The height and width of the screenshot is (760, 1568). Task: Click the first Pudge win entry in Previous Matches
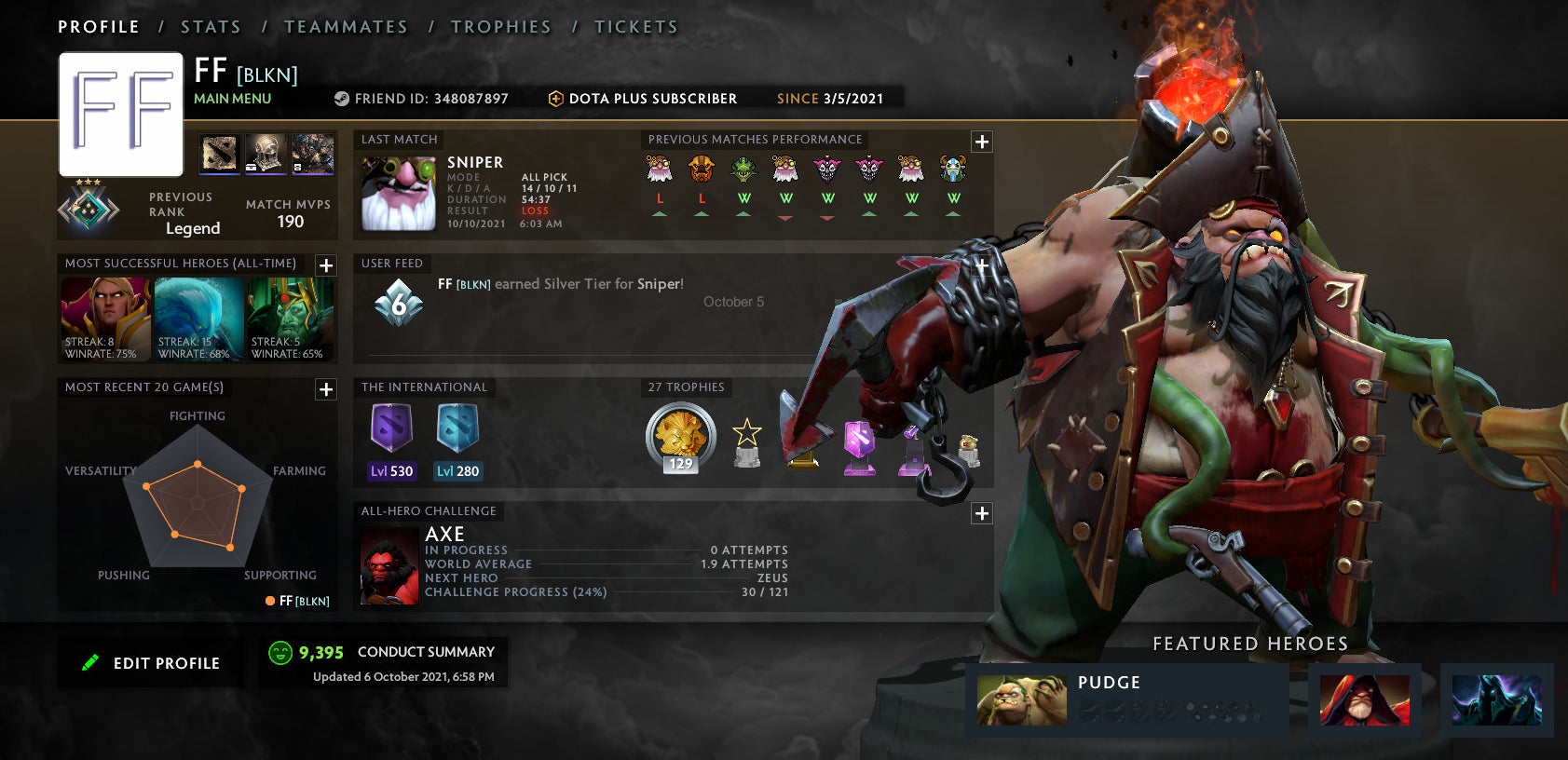(x=743, y=170)
